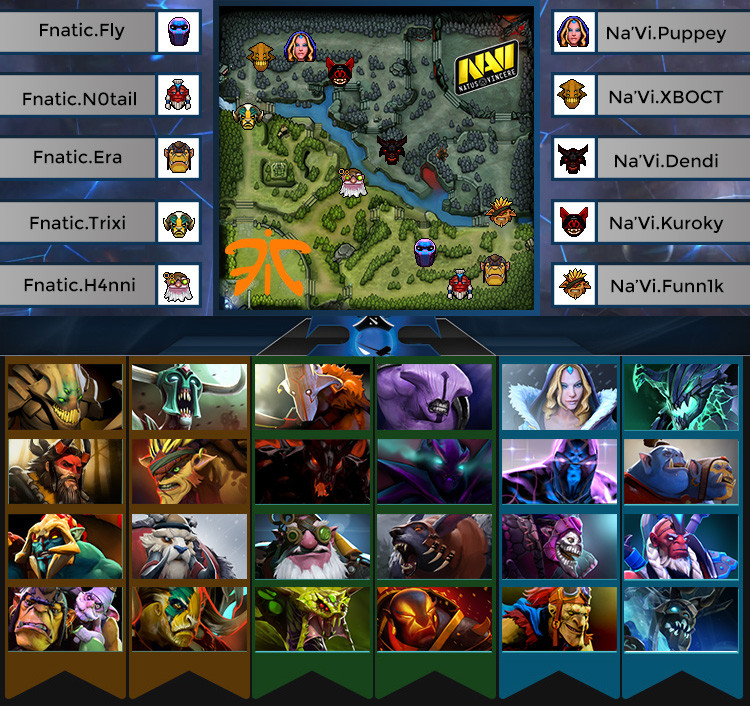Pick the Beastmaster hero portrait
The image size is (750, 706).
coord(66,470)
